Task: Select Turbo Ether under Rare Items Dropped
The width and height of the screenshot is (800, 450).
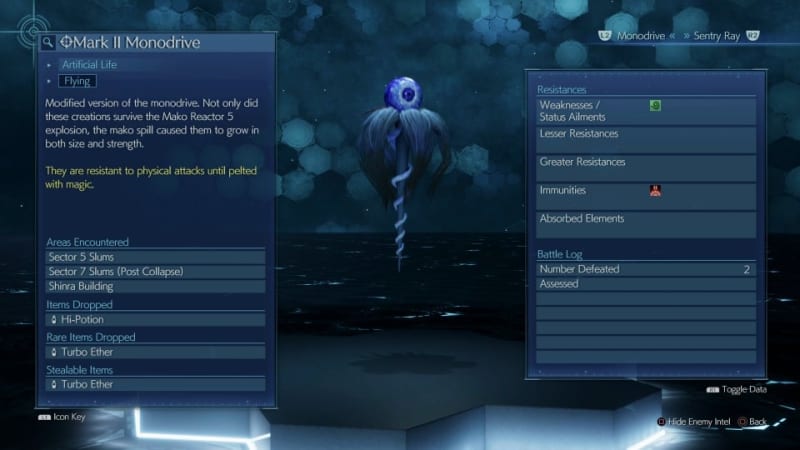Action: click(x=155, y=352)
